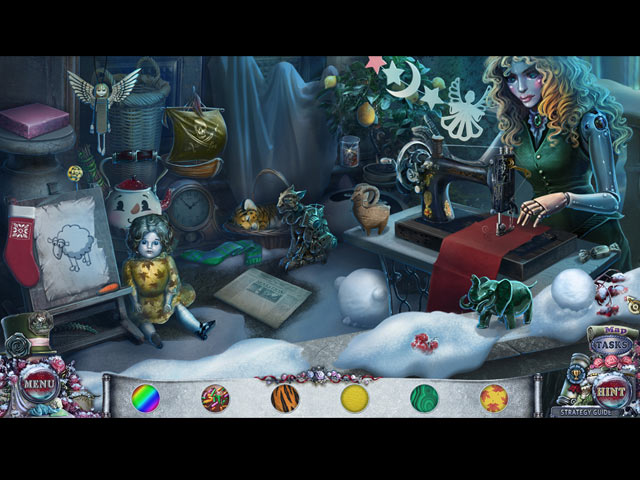Select the plain yellow pattern swatch
The image size is (640, 480).
[x=355, y=398]
